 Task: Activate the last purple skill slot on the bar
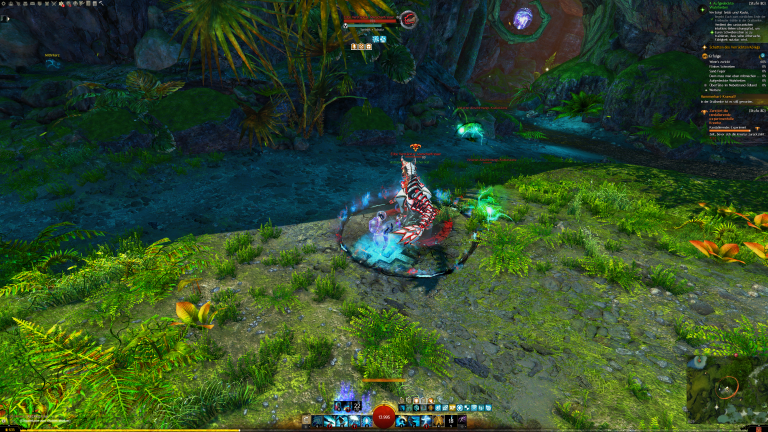[x=463, y=421]
